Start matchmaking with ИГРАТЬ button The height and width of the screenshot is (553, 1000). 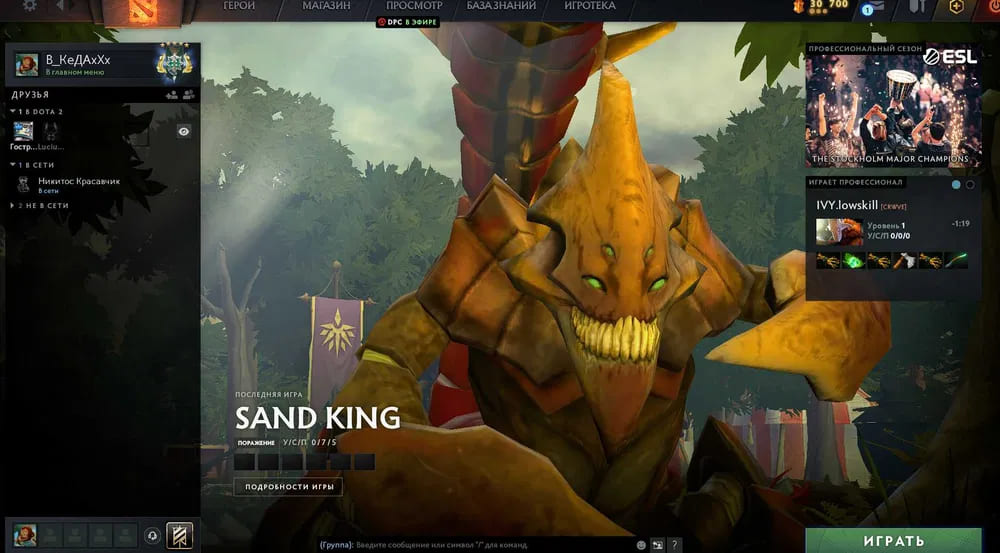point(893,541)
